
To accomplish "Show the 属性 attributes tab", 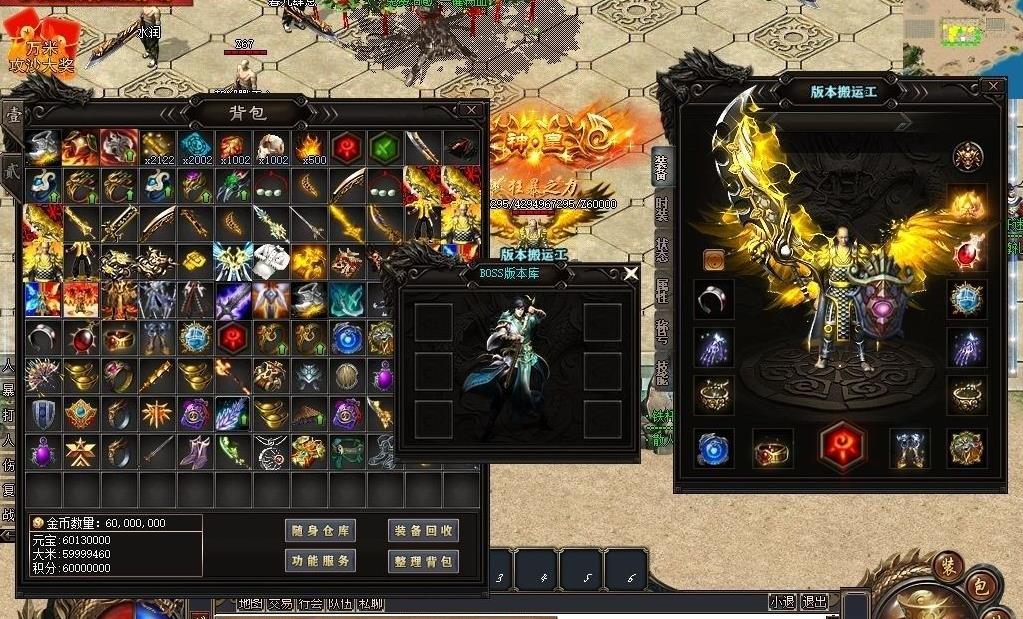I will point(662,292).
